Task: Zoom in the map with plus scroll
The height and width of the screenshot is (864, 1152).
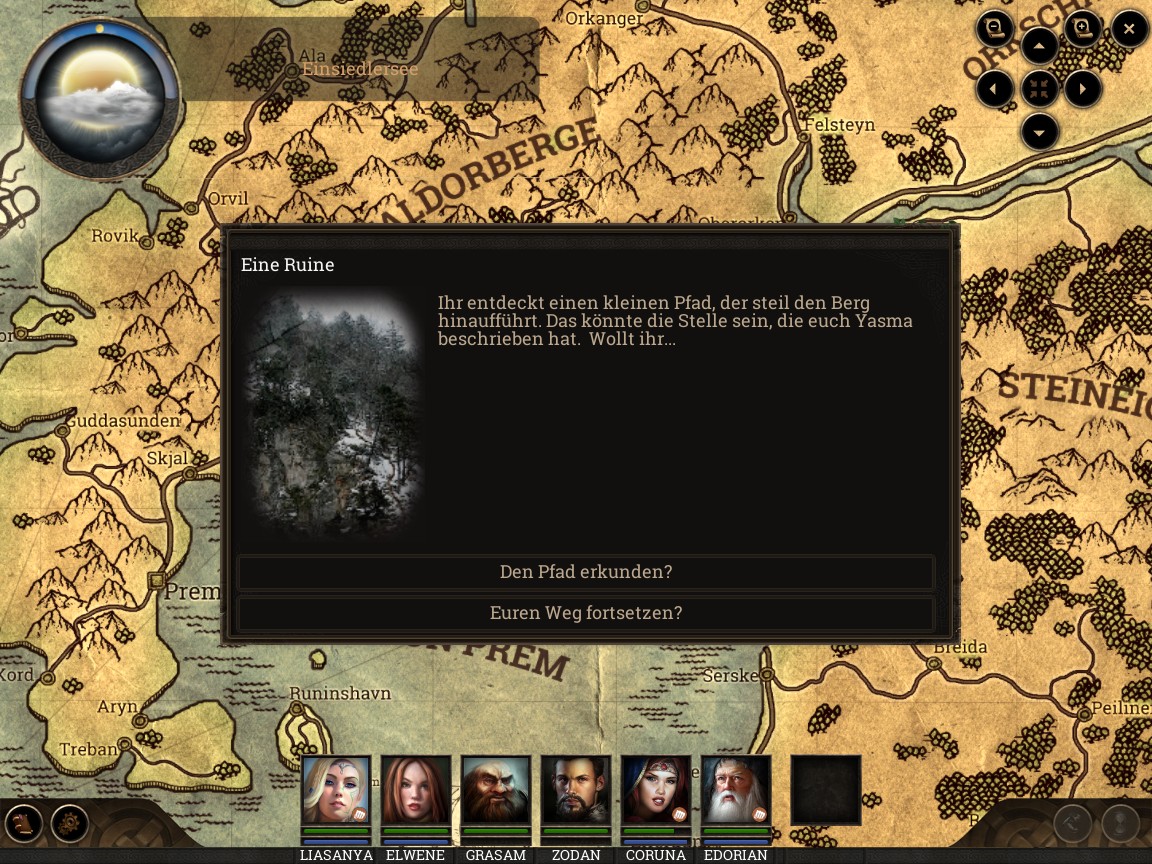Action: click(1083, 29)
